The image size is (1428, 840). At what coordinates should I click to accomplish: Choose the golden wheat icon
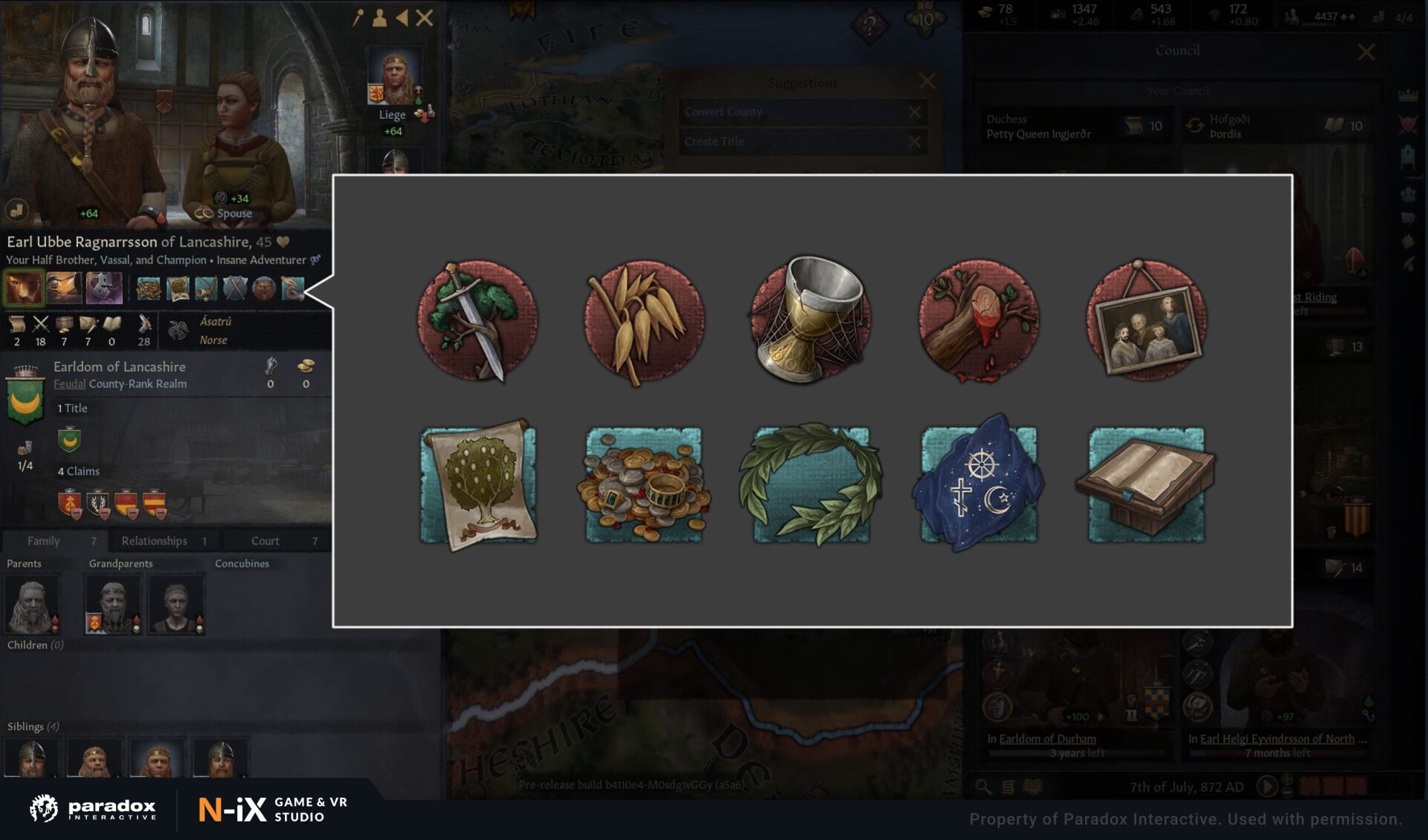(644, 320)
